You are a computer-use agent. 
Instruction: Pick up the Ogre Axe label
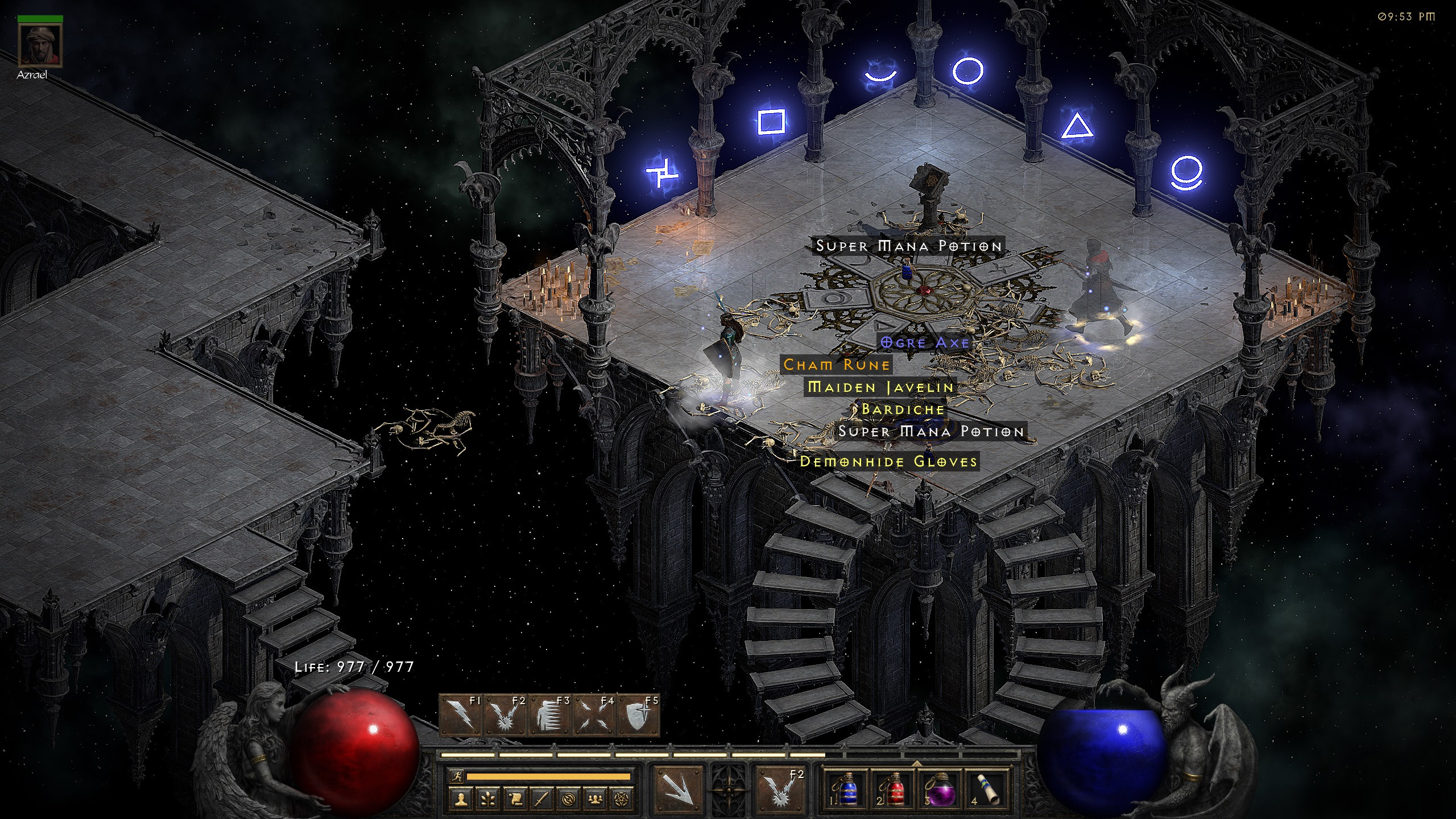pyautogui.click(x=925, y=342)
